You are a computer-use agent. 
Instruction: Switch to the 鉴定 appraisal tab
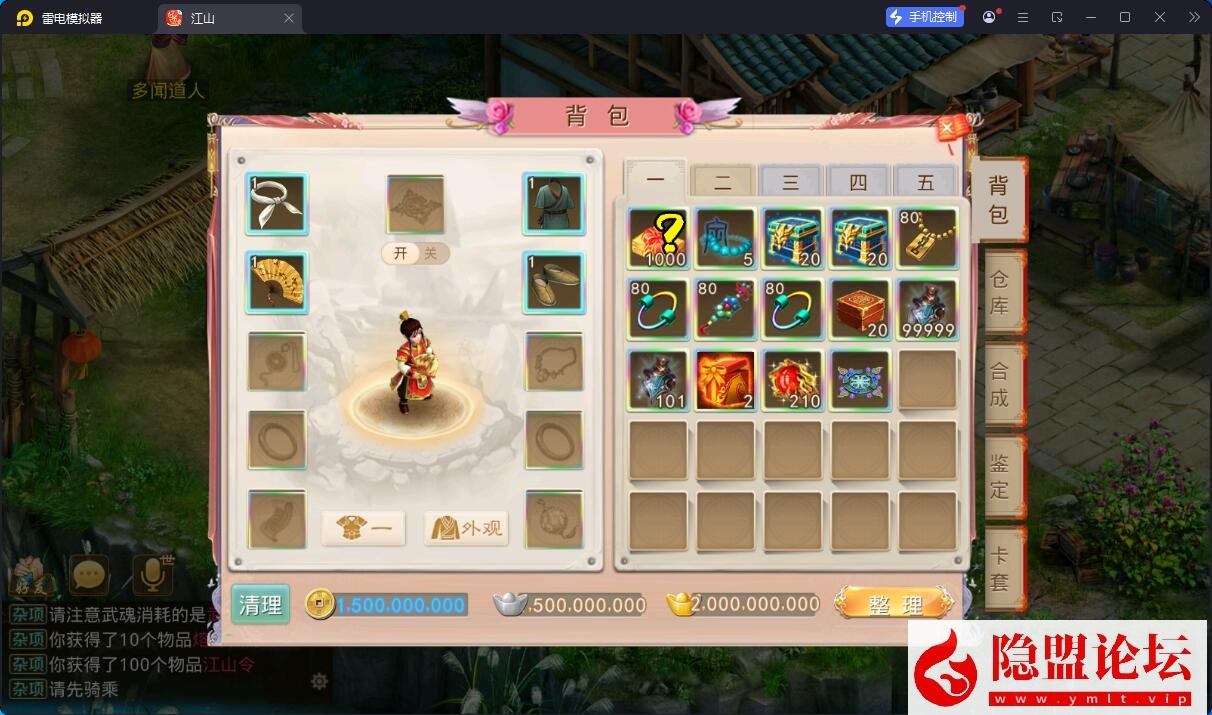(1000, 476)
